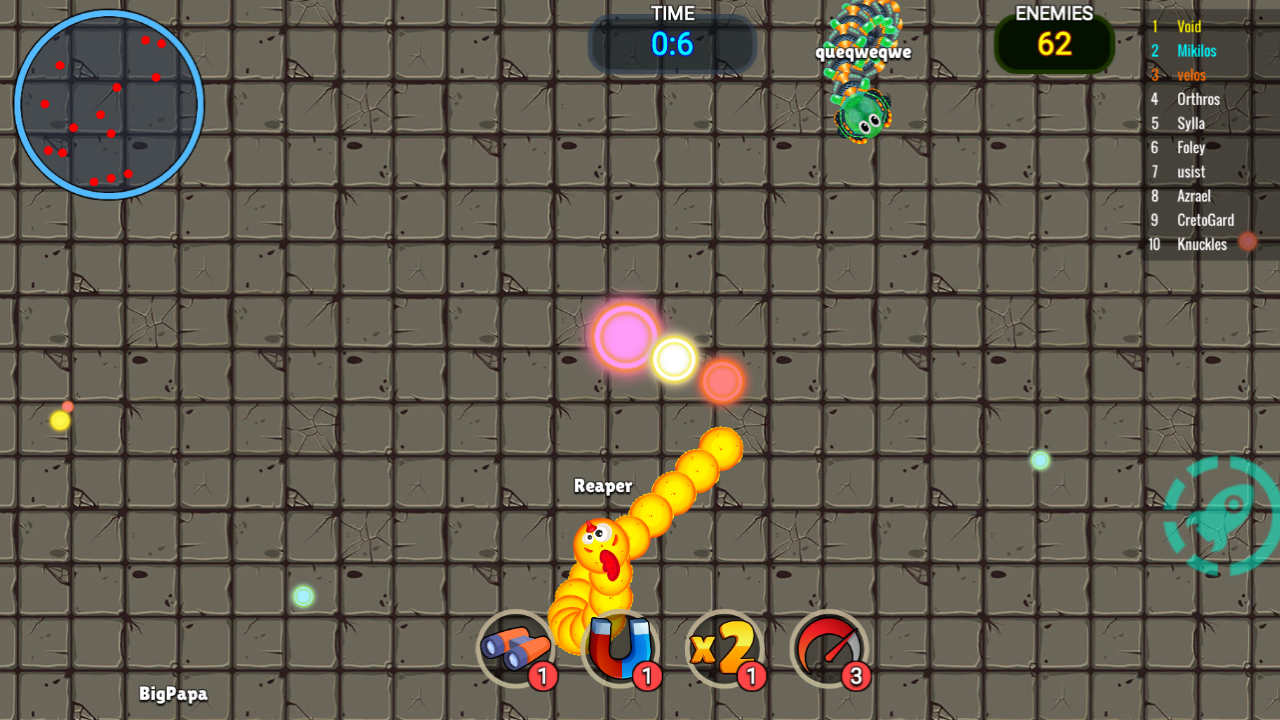The height and width of the screenshot is (720, 1280).
Task: Select Void on the leaderboard
Action: (x=1188, y=26)
